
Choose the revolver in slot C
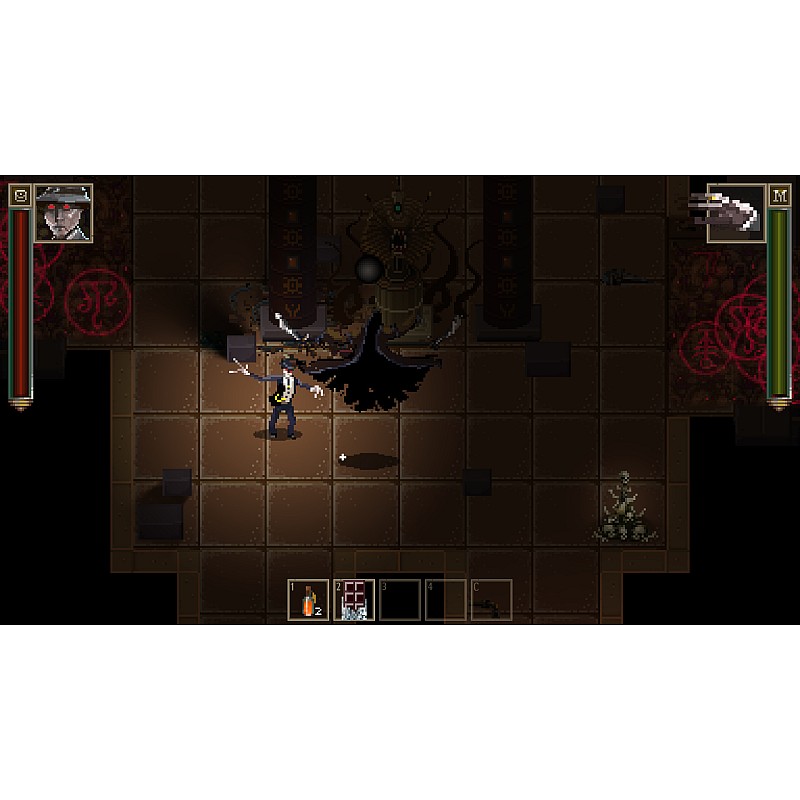point(491,600)
